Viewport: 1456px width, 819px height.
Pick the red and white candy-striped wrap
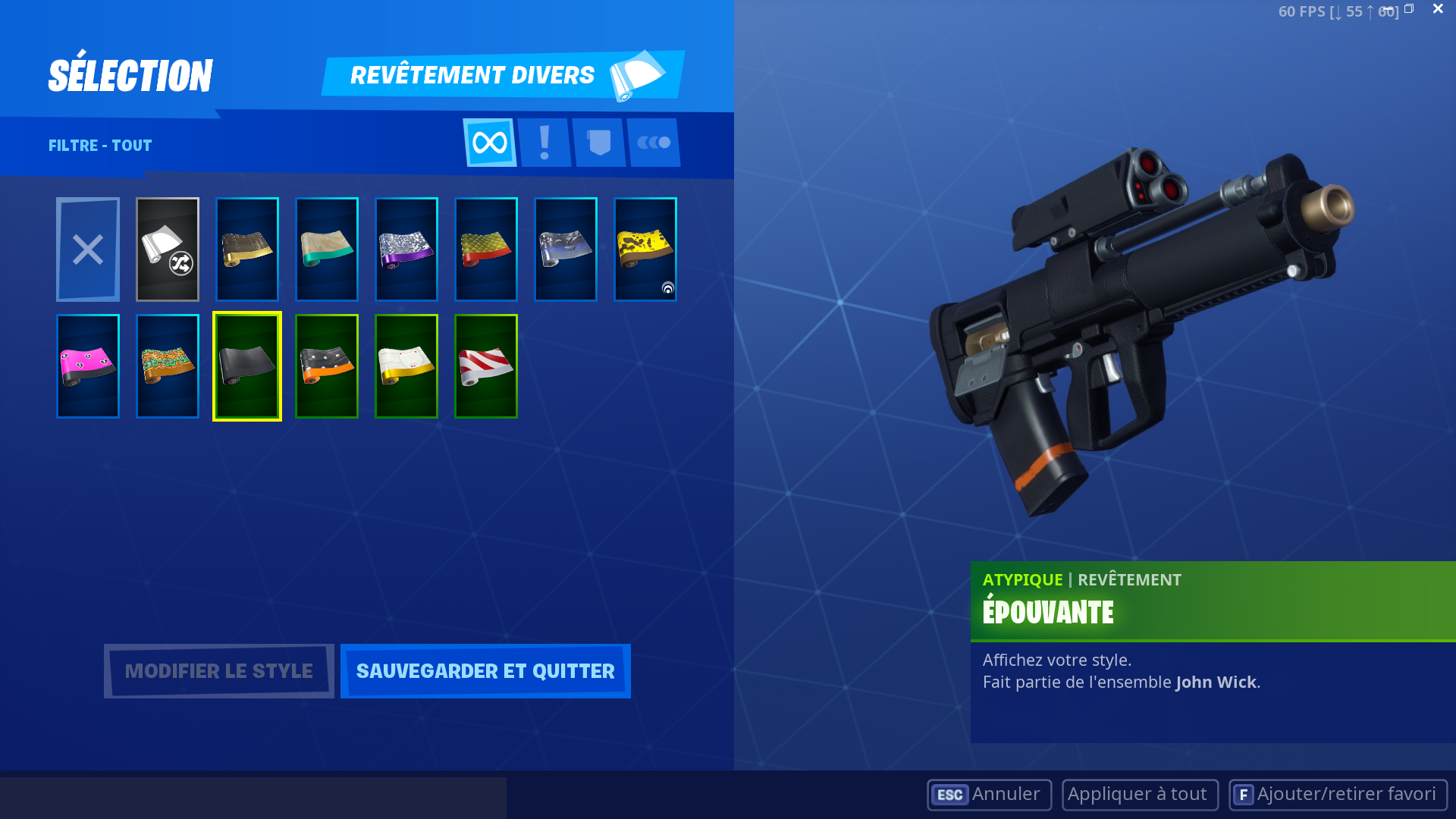tap(486, 366)
